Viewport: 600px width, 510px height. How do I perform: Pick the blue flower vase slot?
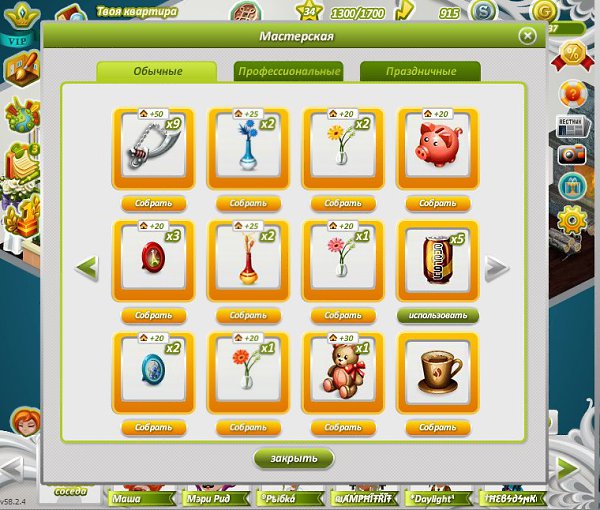(249, 148)
